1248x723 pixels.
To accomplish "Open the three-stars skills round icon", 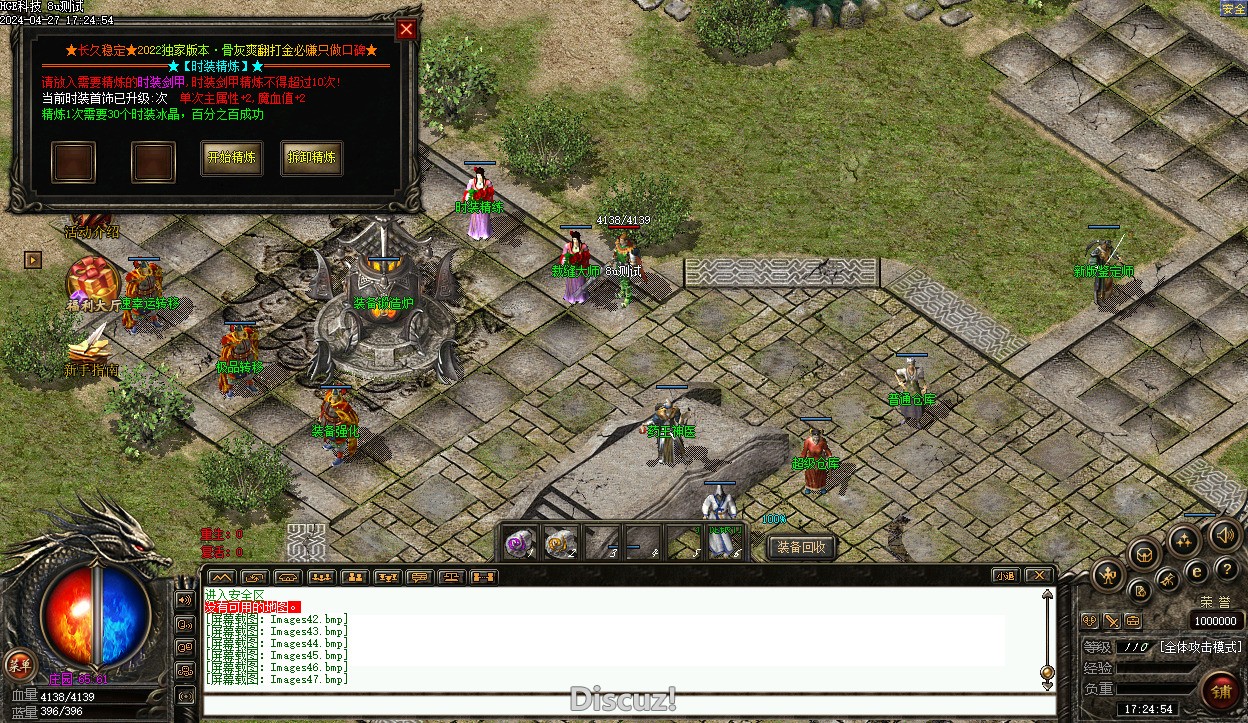I will coord(1186,542).
